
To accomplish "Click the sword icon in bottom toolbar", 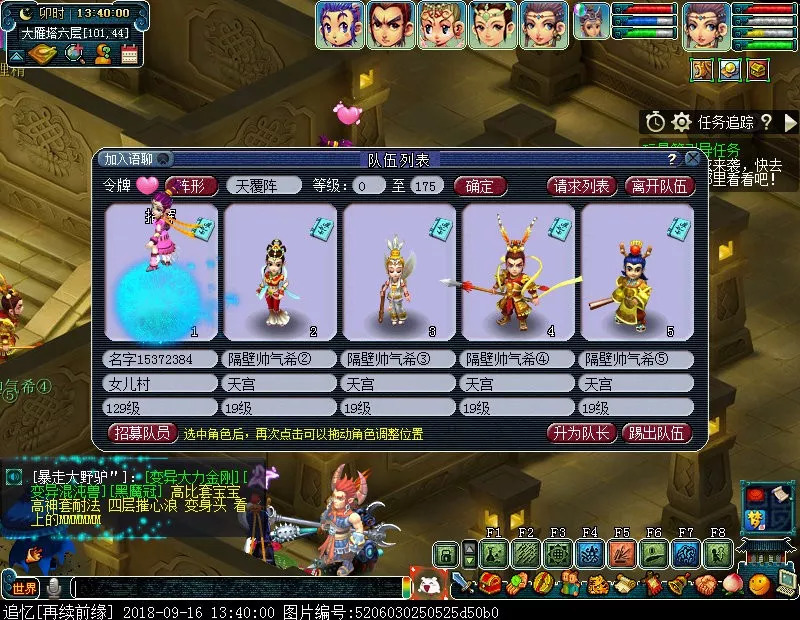I will pos(462,584).
